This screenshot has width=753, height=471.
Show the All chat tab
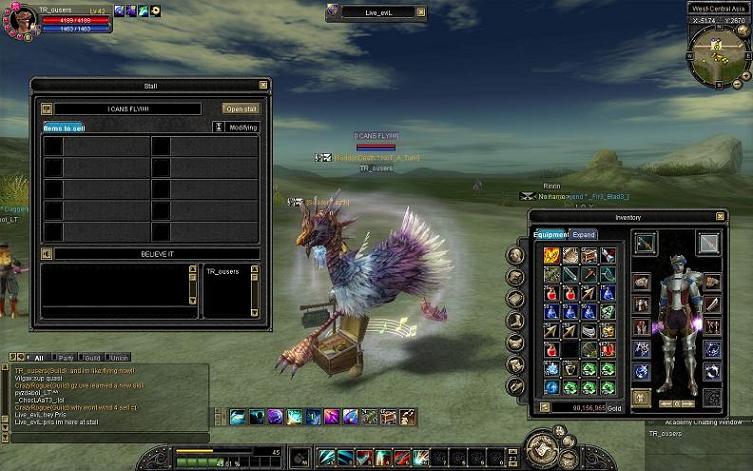tap(39, 357)
